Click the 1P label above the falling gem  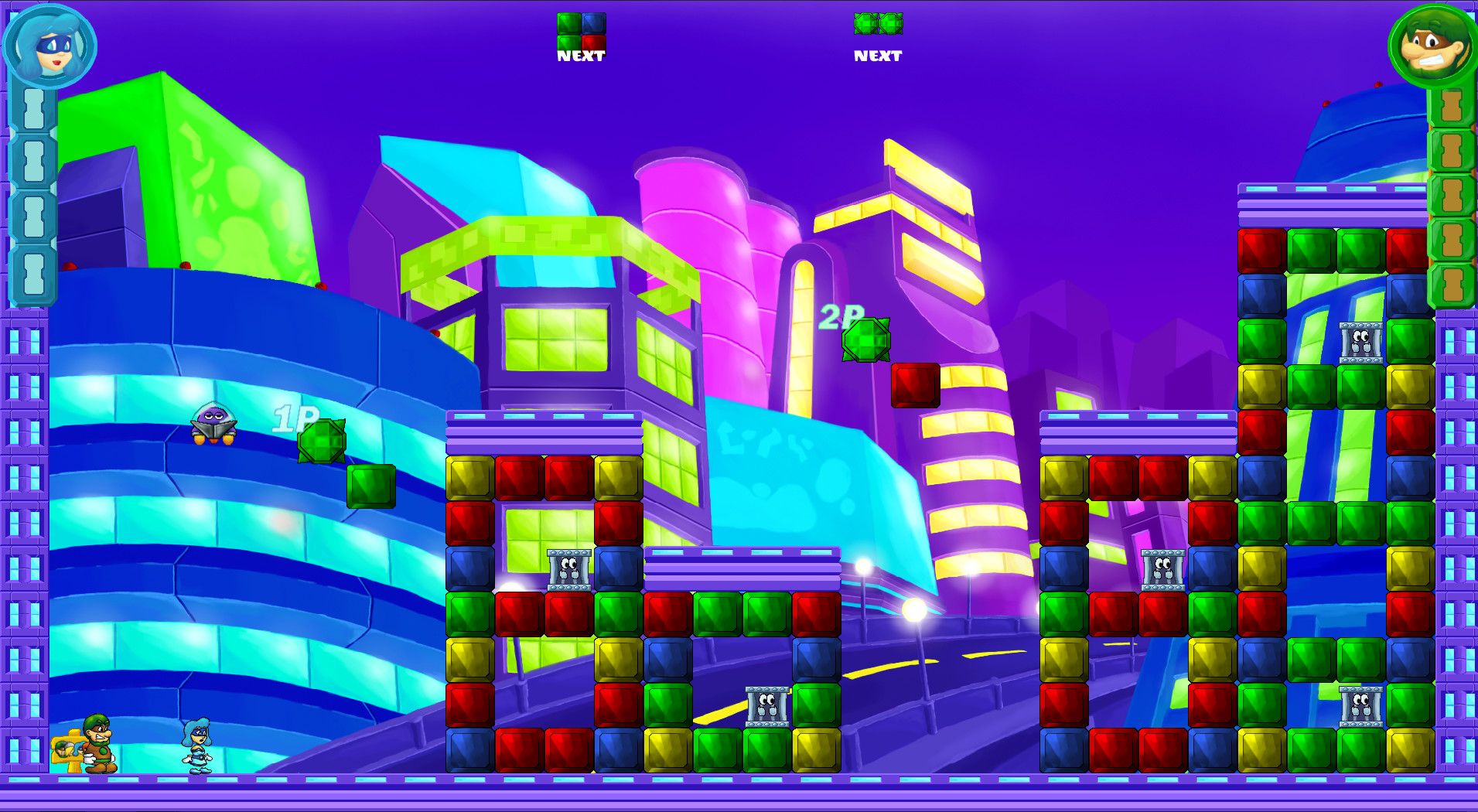point(296,418)
